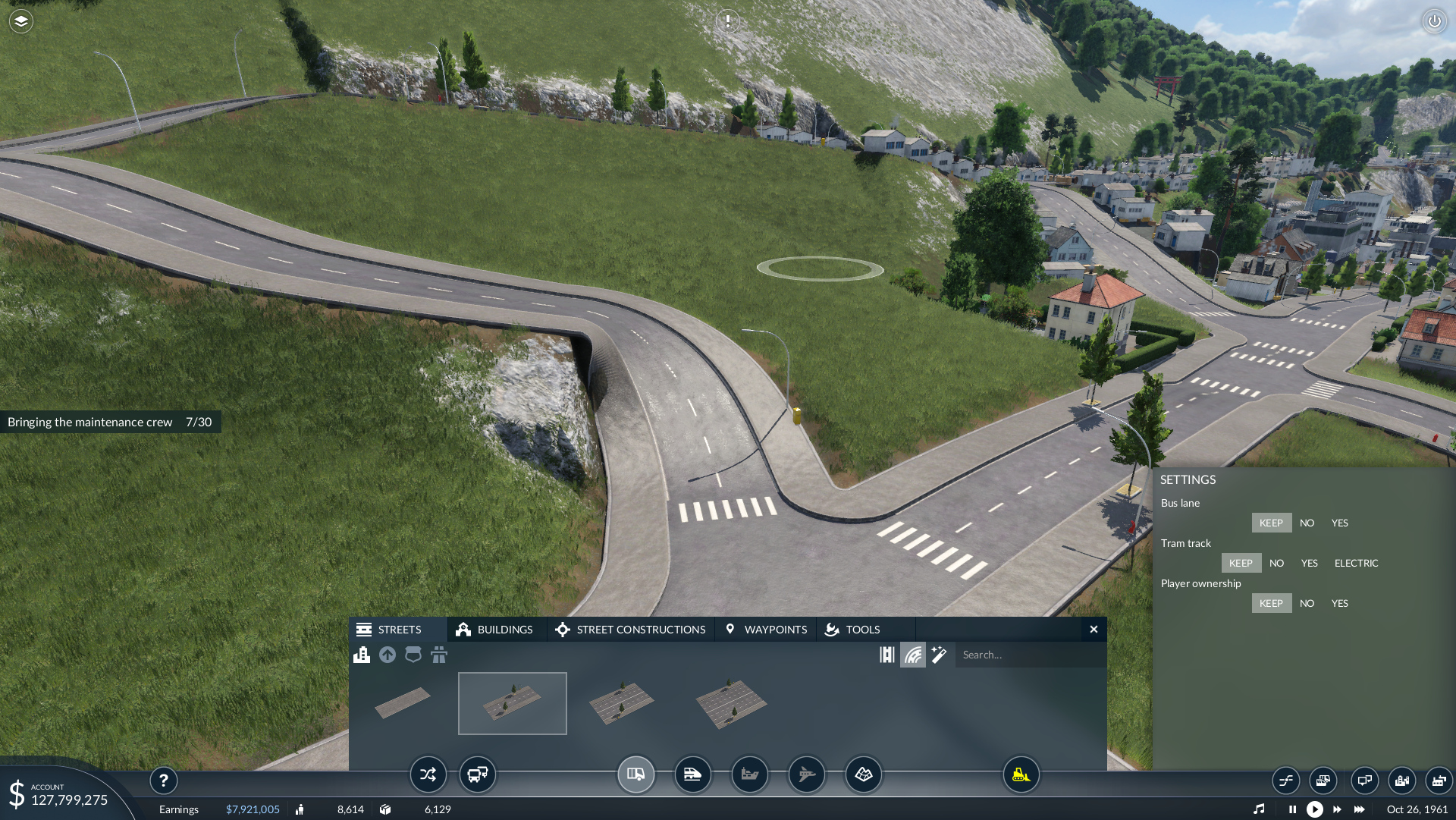Toggle the map layers button
This screenshot has width=1456, height=820.
pyautogui.click(x=20, y=21)
